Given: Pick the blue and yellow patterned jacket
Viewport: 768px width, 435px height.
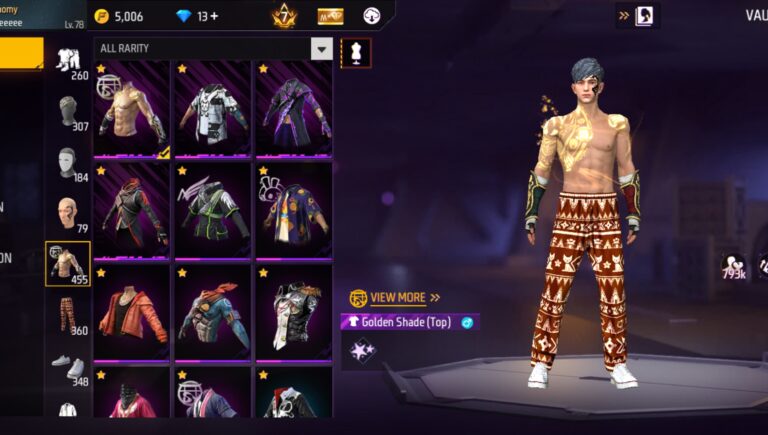Looking at the screenshot, I should pos(293,210).
